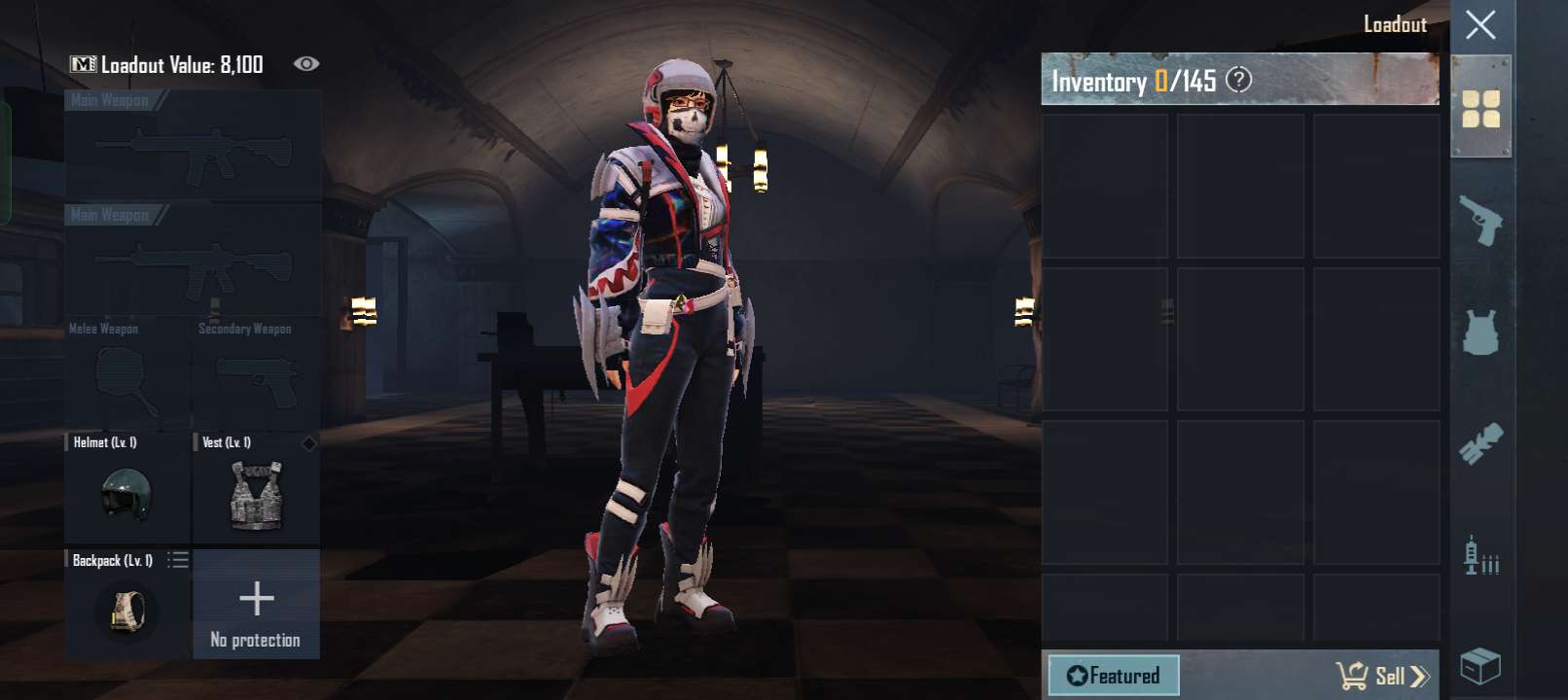Screen dimensions: 1568x700
Task: Open the No protection expander with plus sign
Action: 257,598
